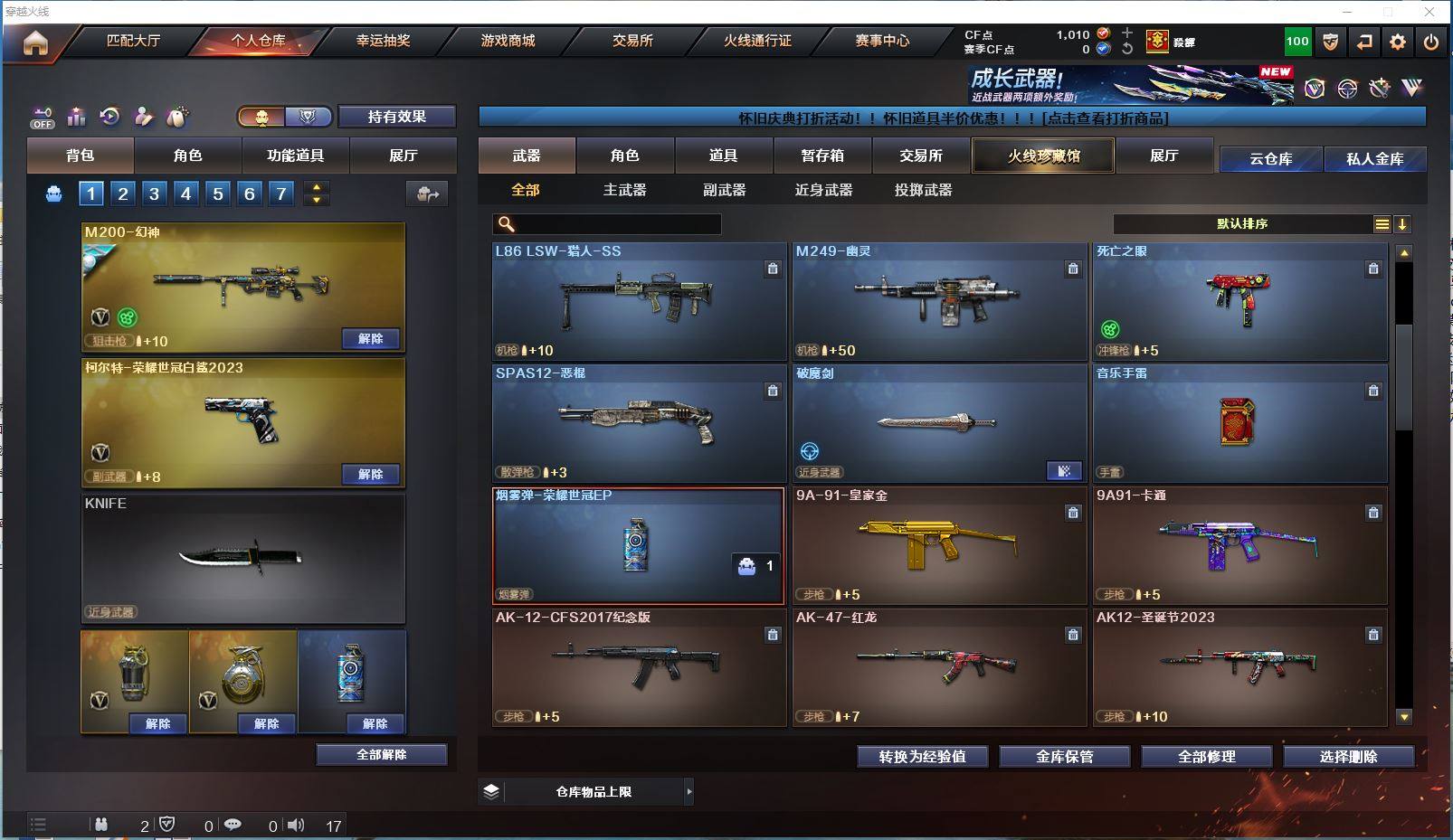1453x840 pixels.
Task: Switch to the 角色 tab in warehouse
Action: 624,156
